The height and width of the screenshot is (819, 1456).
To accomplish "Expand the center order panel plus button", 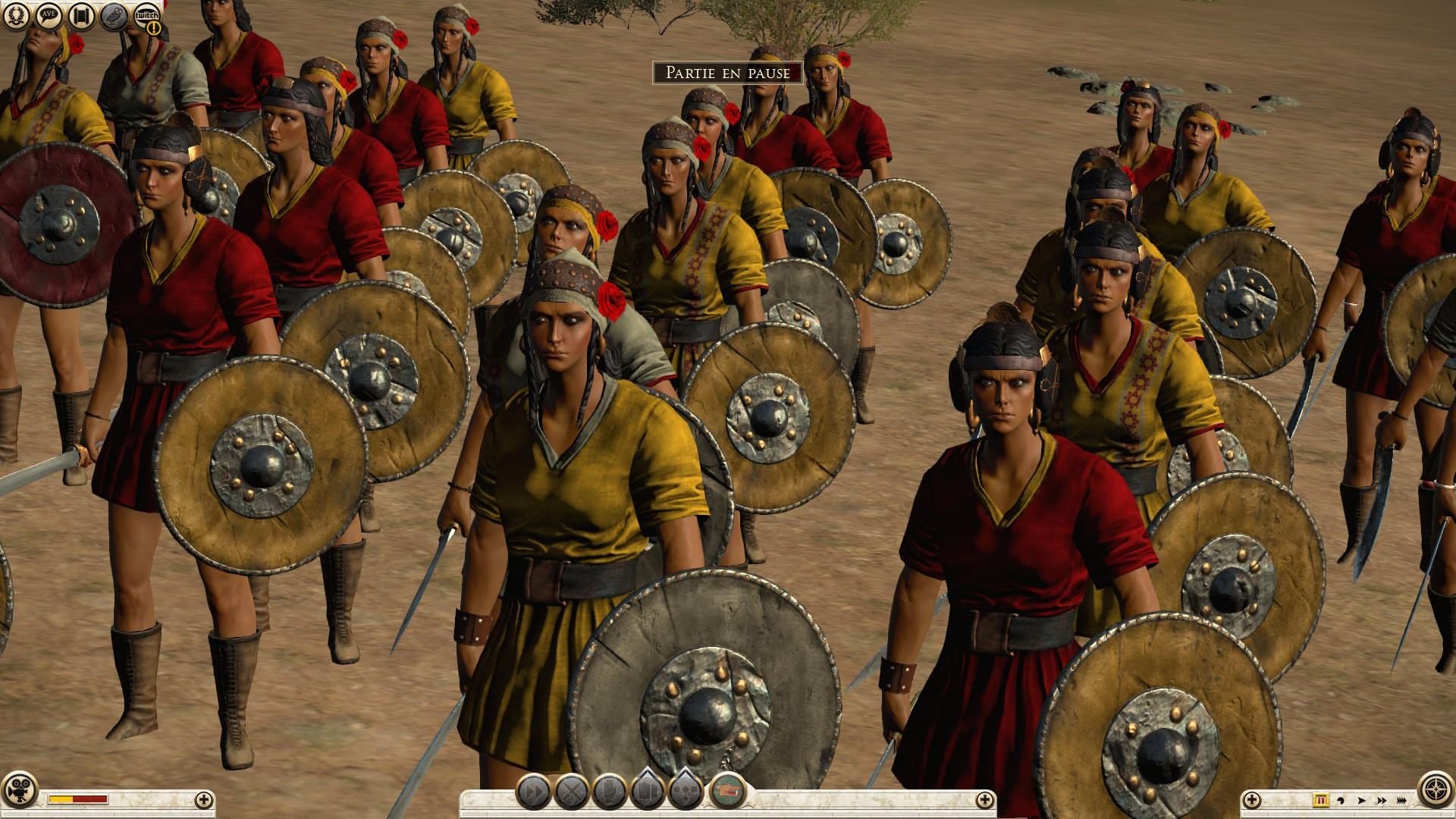I will (x=984, y=799).
